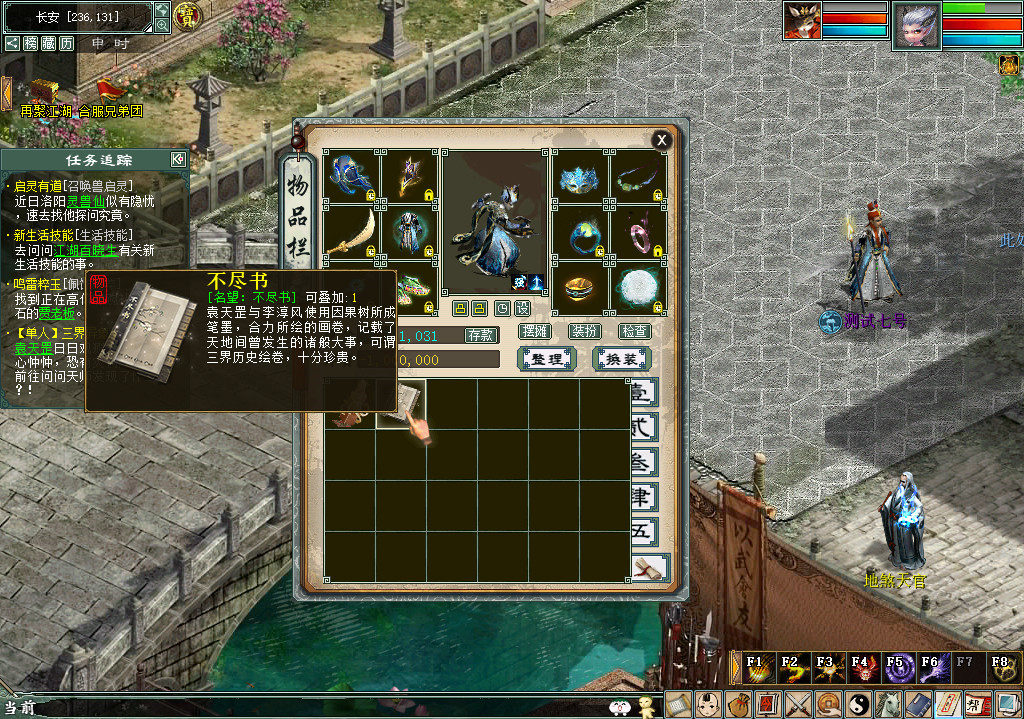1024x719 pixels.
Task: Click the 整理 sort button
Action: pos(547,359)
